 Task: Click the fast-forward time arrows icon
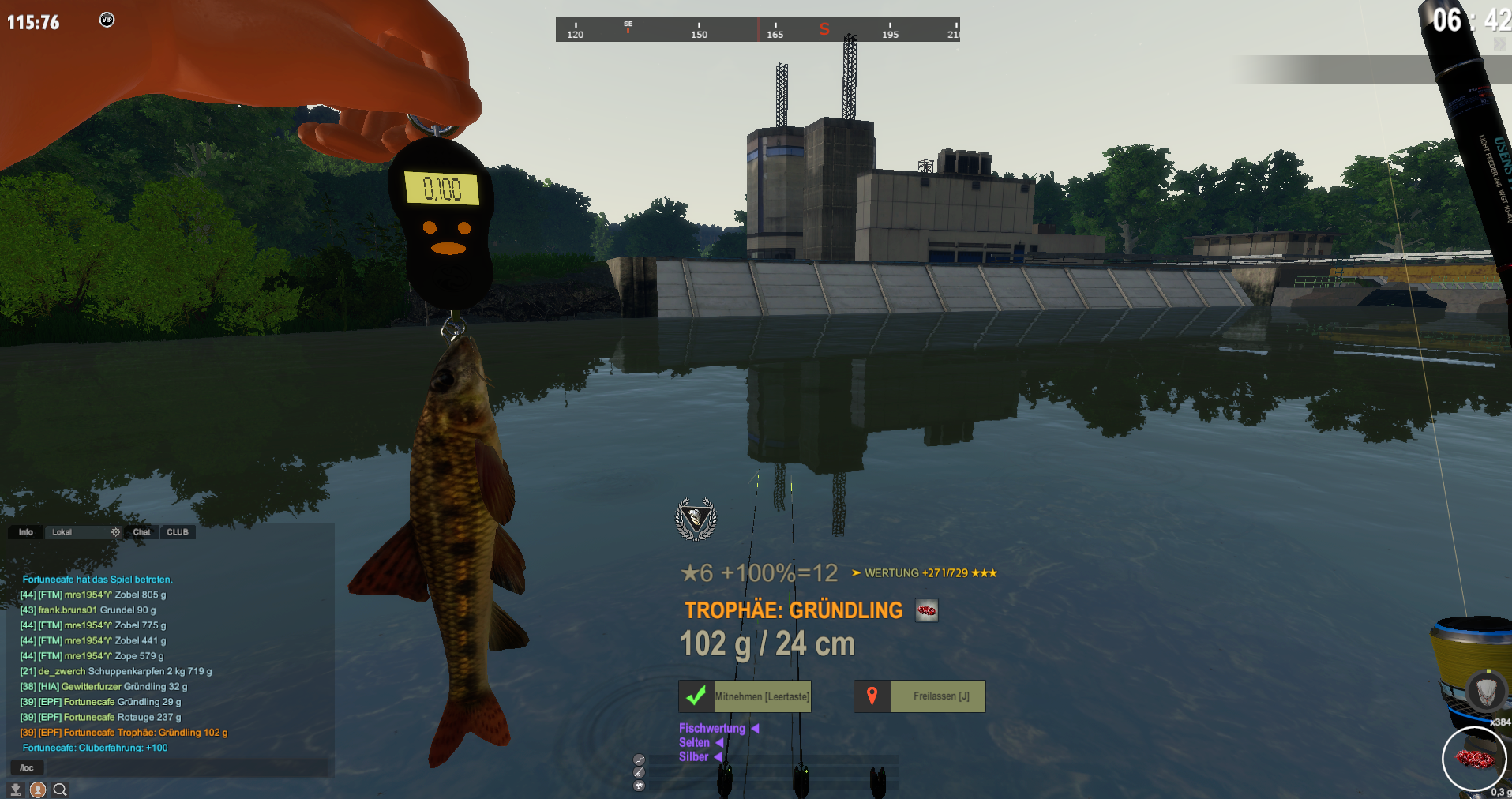[x=1499, y=44]
